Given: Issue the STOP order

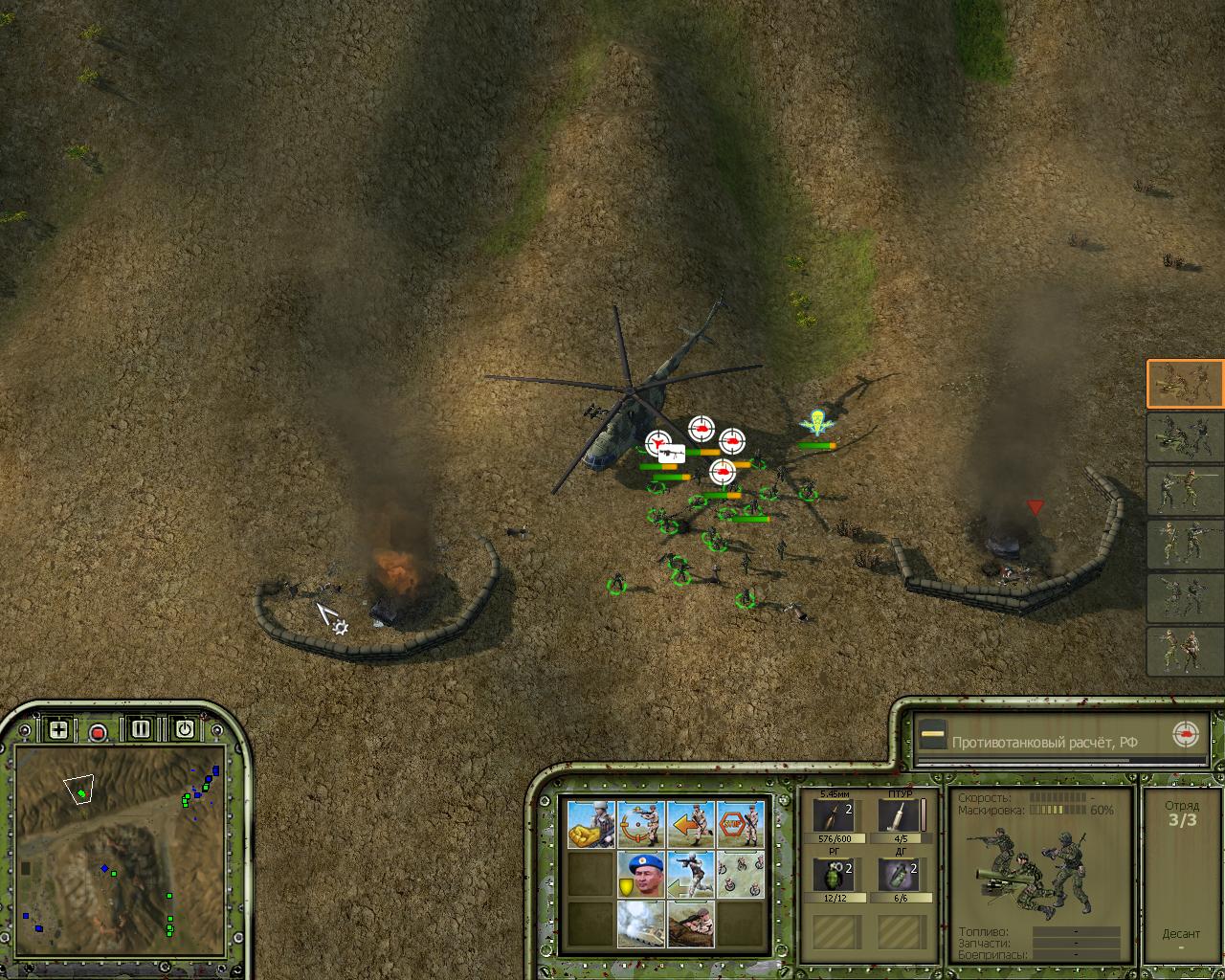Looking at the screenshot, I should pyautogui.click(x=740, y=824).
